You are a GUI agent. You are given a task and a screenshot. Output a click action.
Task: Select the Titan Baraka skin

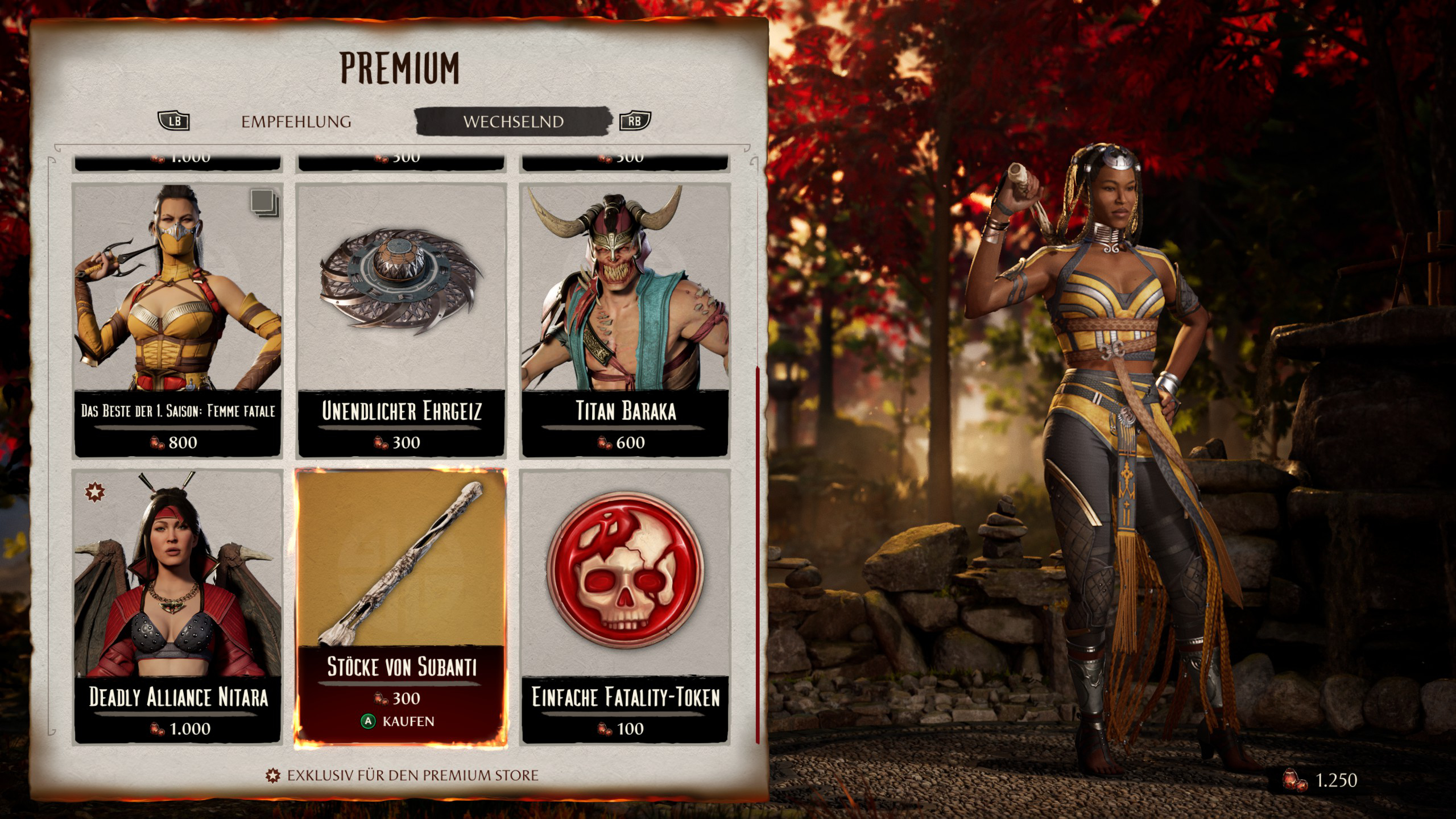(625, 320)
